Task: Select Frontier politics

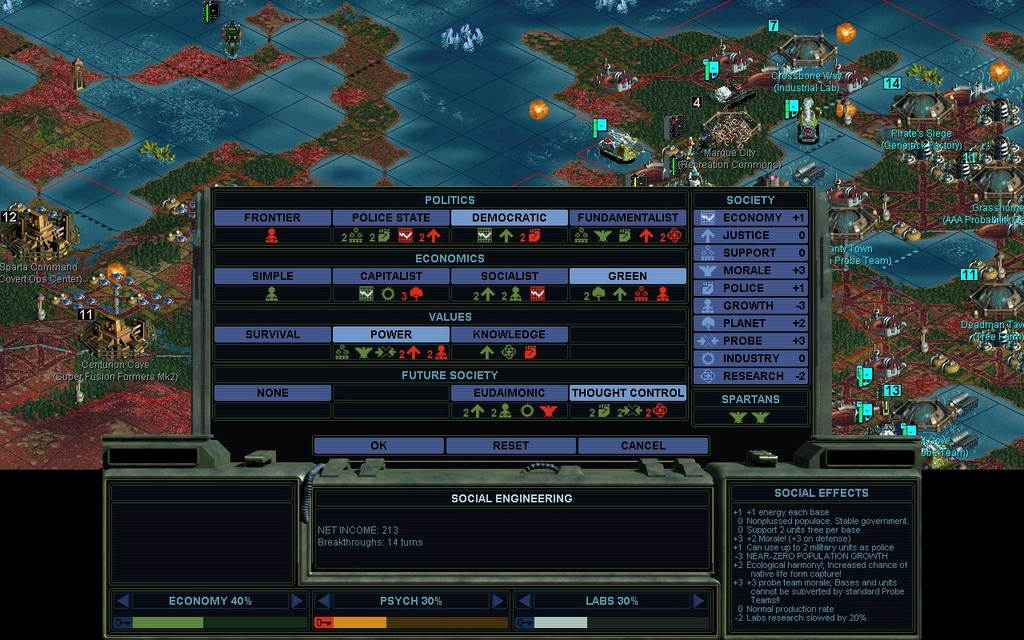Action: point(272,218)
